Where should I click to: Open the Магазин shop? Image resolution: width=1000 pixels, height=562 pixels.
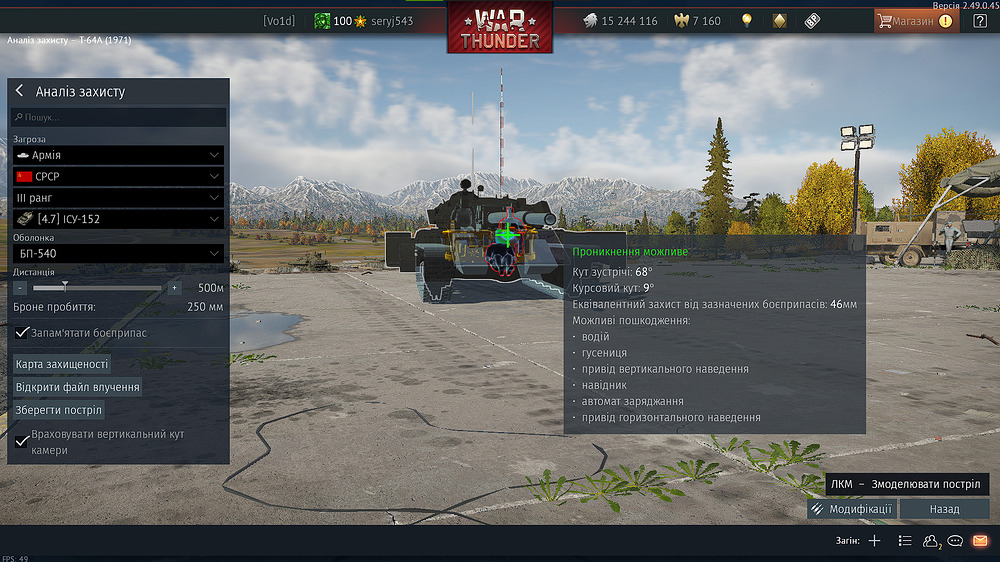coord(914,20)
